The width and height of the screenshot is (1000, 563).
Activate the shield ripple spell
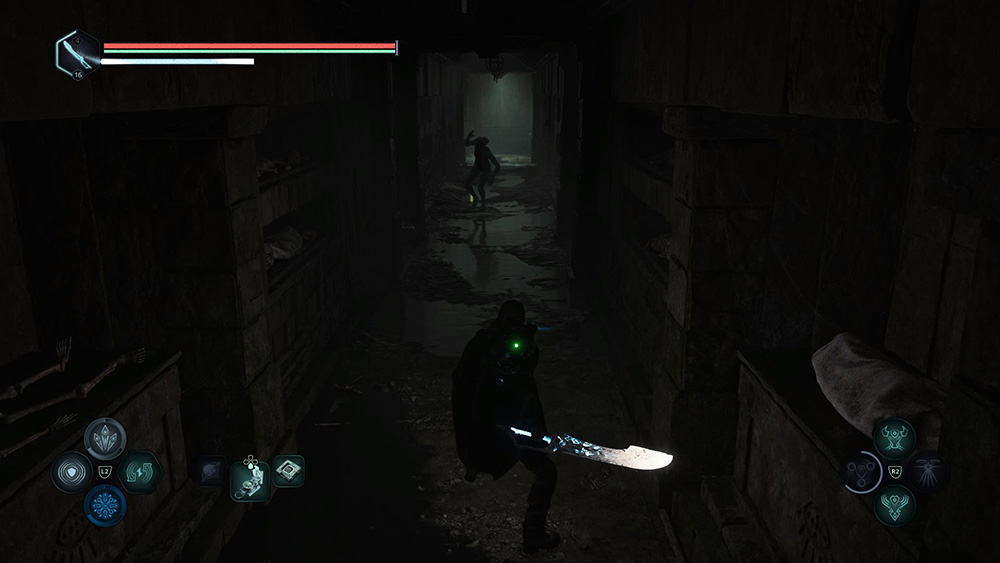[71, 471]
